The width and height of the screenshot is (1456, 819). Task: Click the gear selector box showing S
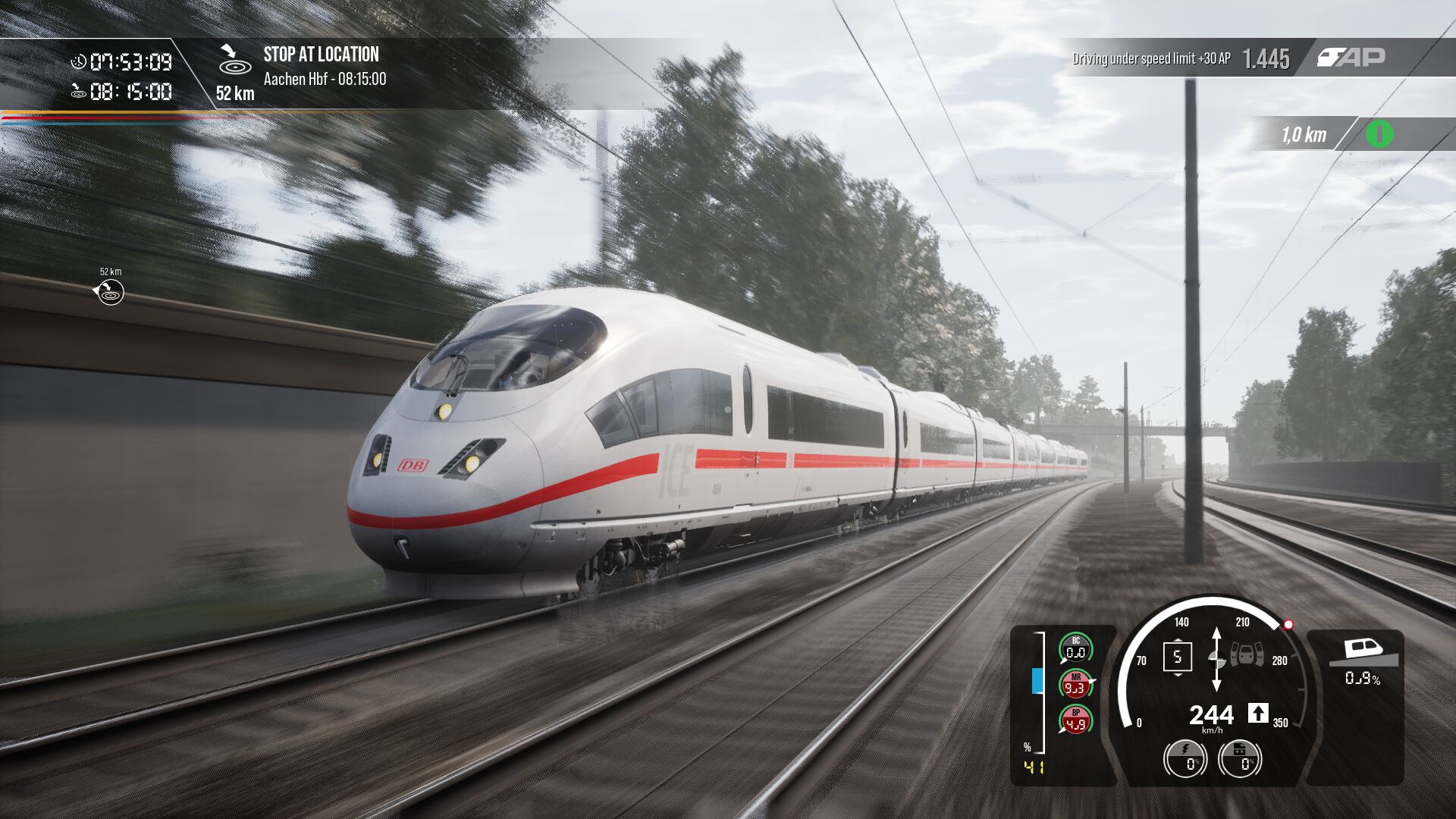1177,657
